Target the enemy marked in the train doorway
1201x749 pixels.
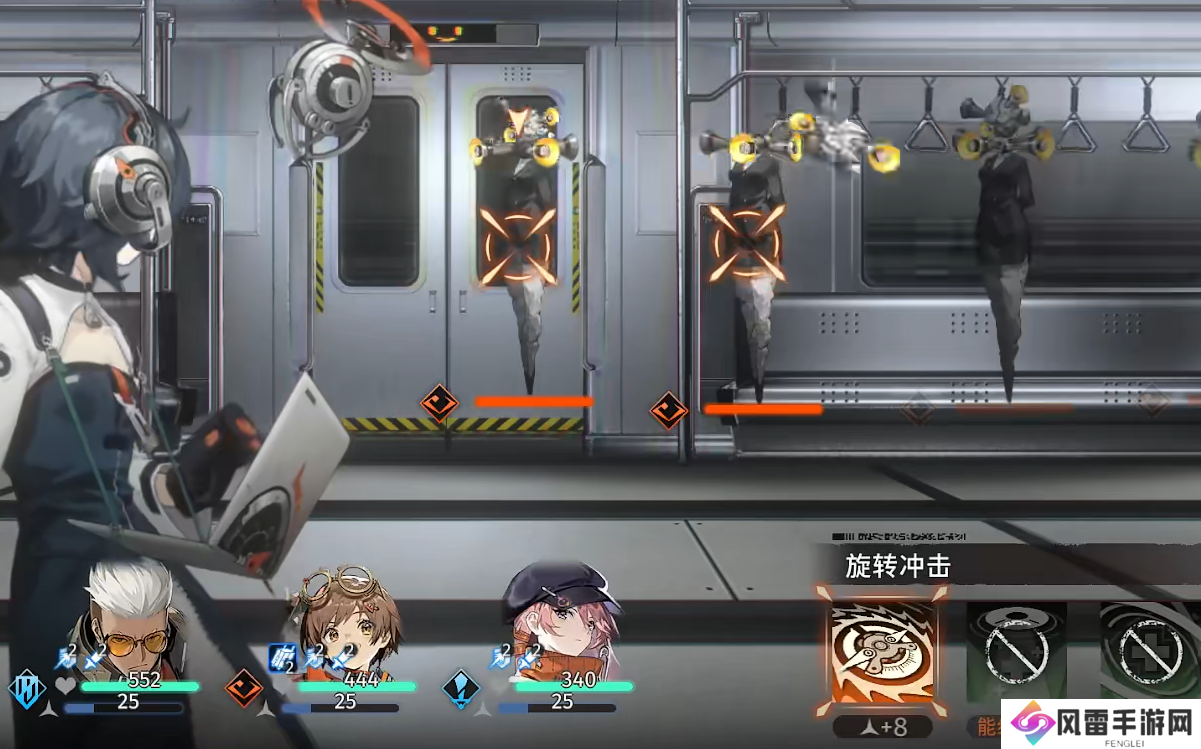tap(517, 245)
